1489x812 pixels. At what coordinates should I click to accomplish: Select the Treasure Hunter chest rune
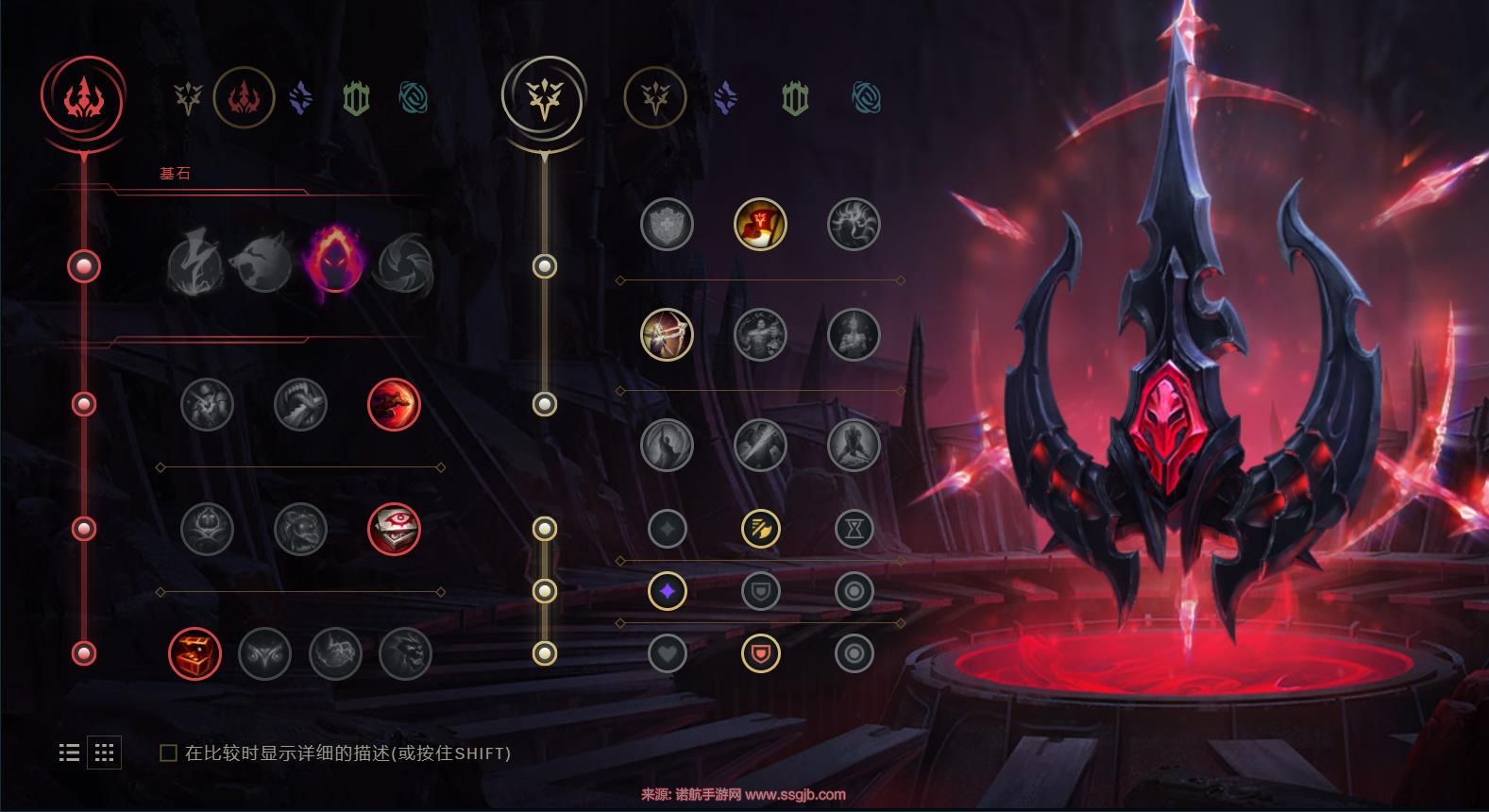click(x=195, y=653)
